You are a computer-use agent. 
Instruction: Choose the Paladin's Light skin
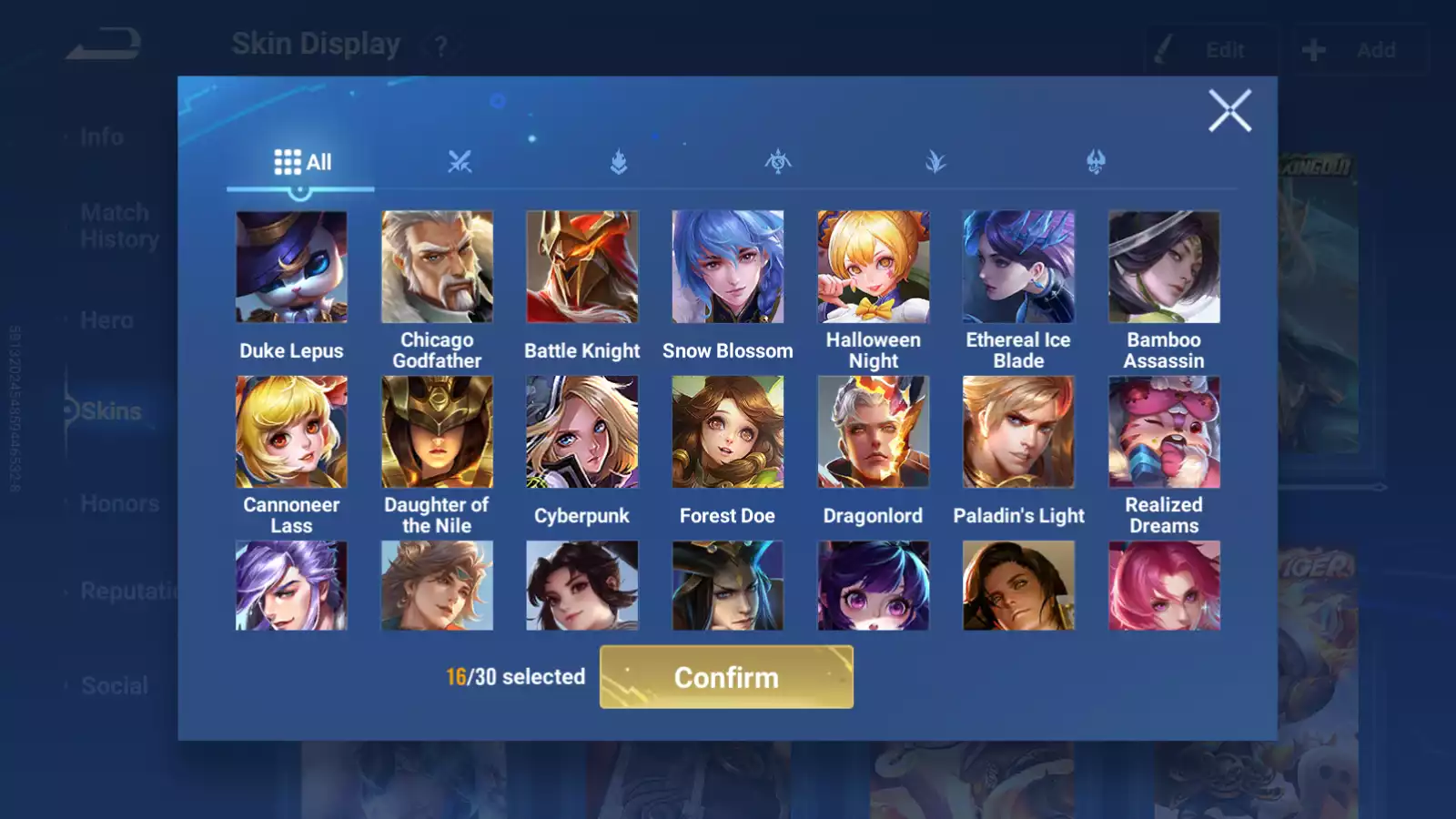(x=1018, y=432)
